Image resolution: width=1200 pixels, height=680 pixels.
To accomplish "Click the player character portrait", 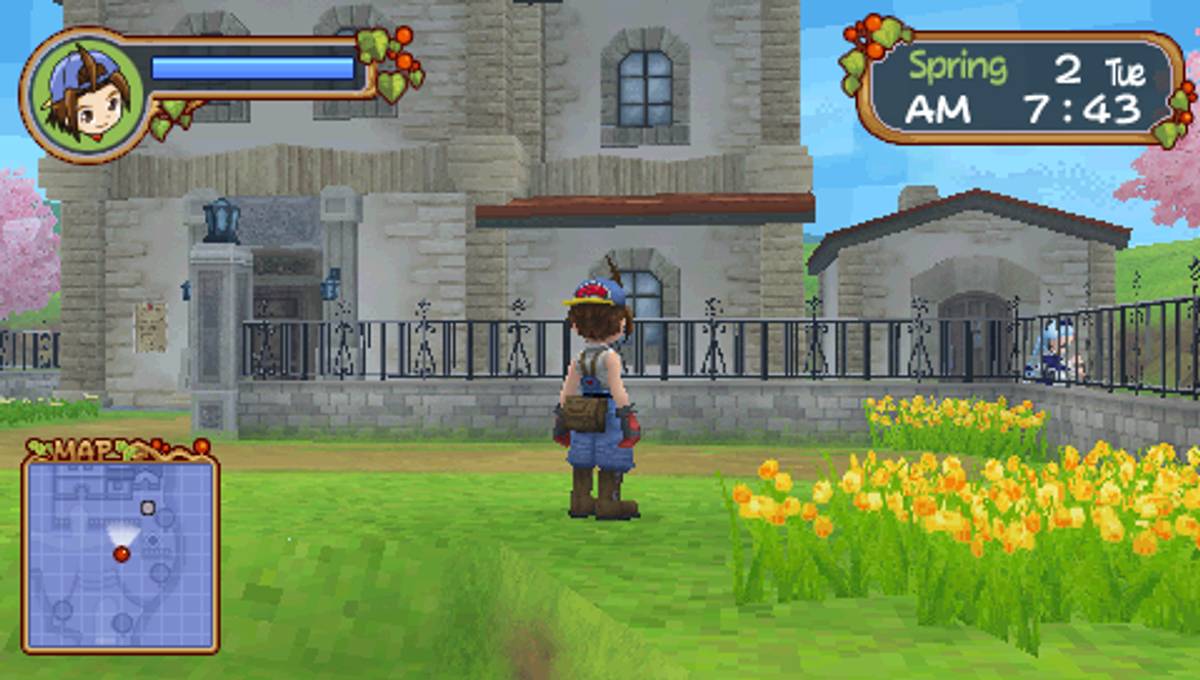I will [84, 94].
